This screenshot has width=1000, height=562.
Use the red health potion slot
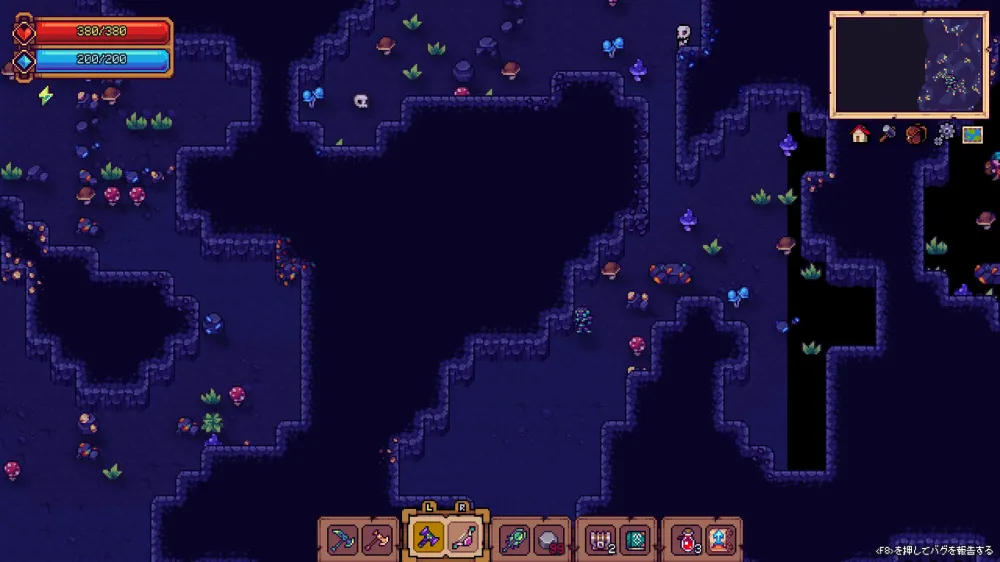pyautogui.click(x=686, y=540)
